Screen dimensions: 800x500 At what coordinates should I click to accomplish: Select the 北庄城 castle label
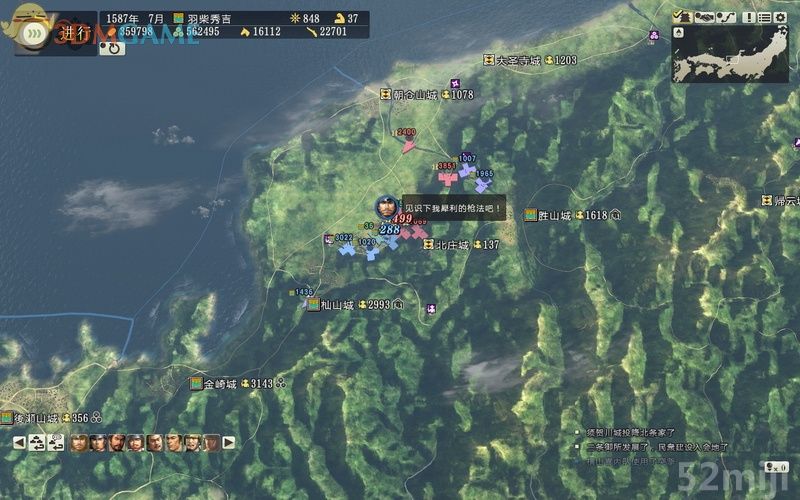451,245
